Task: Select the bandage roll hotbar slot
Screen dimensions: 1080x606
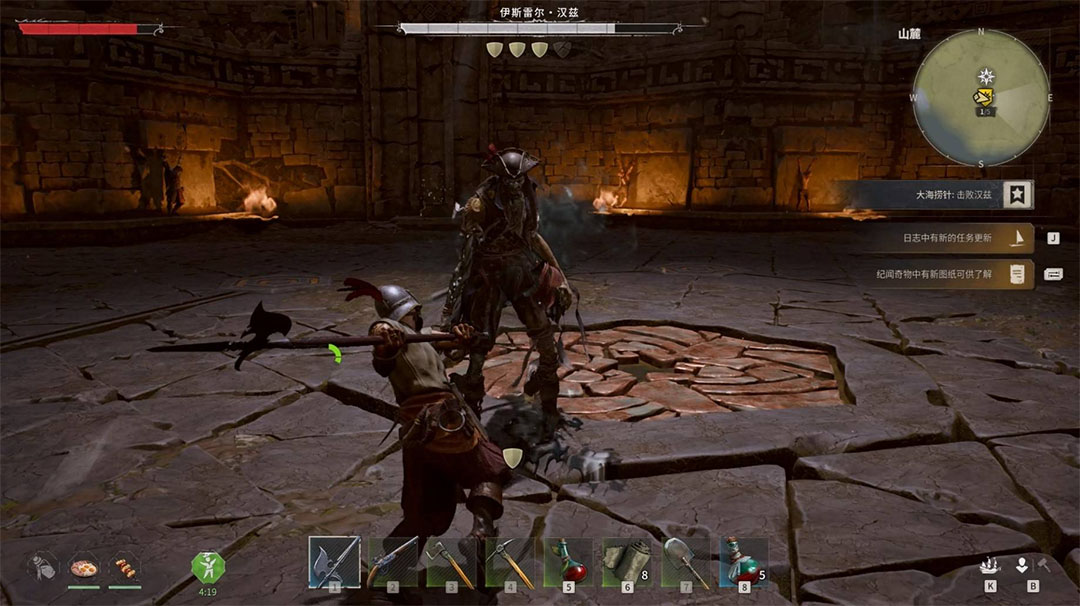Action: point(627,562)
